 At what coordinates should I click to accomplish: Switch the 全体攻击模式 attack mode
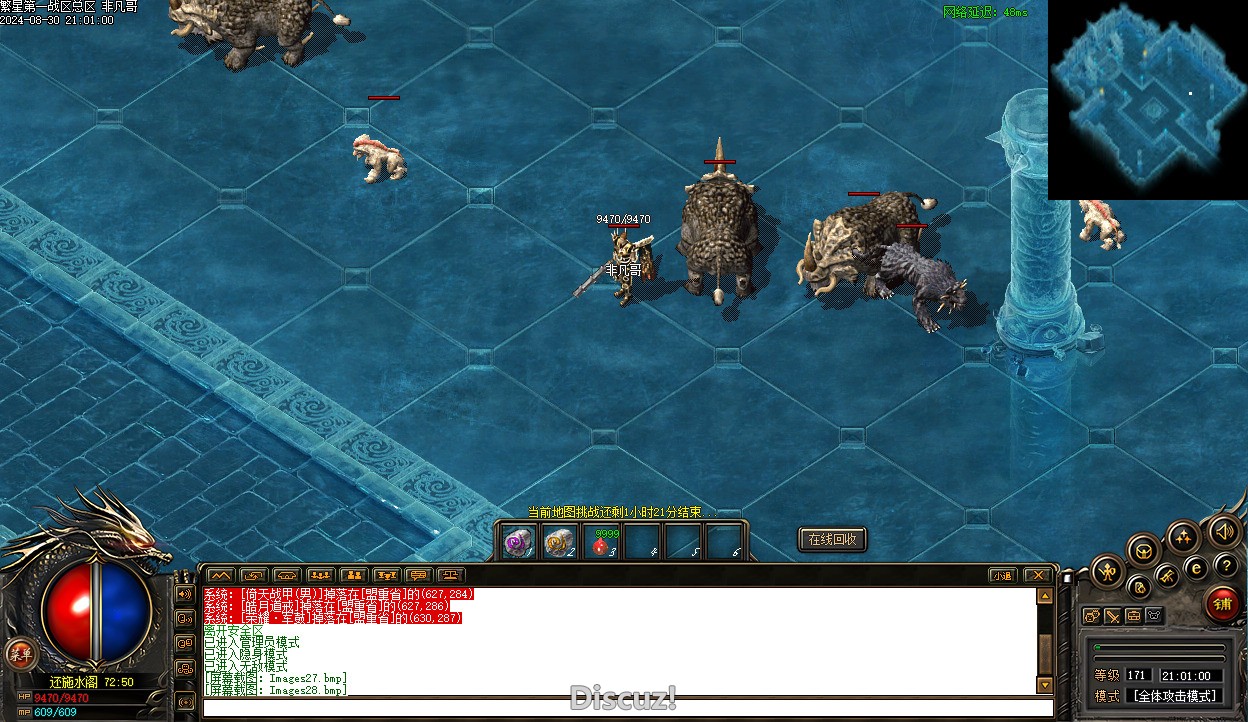click(x=1173, y=696)
